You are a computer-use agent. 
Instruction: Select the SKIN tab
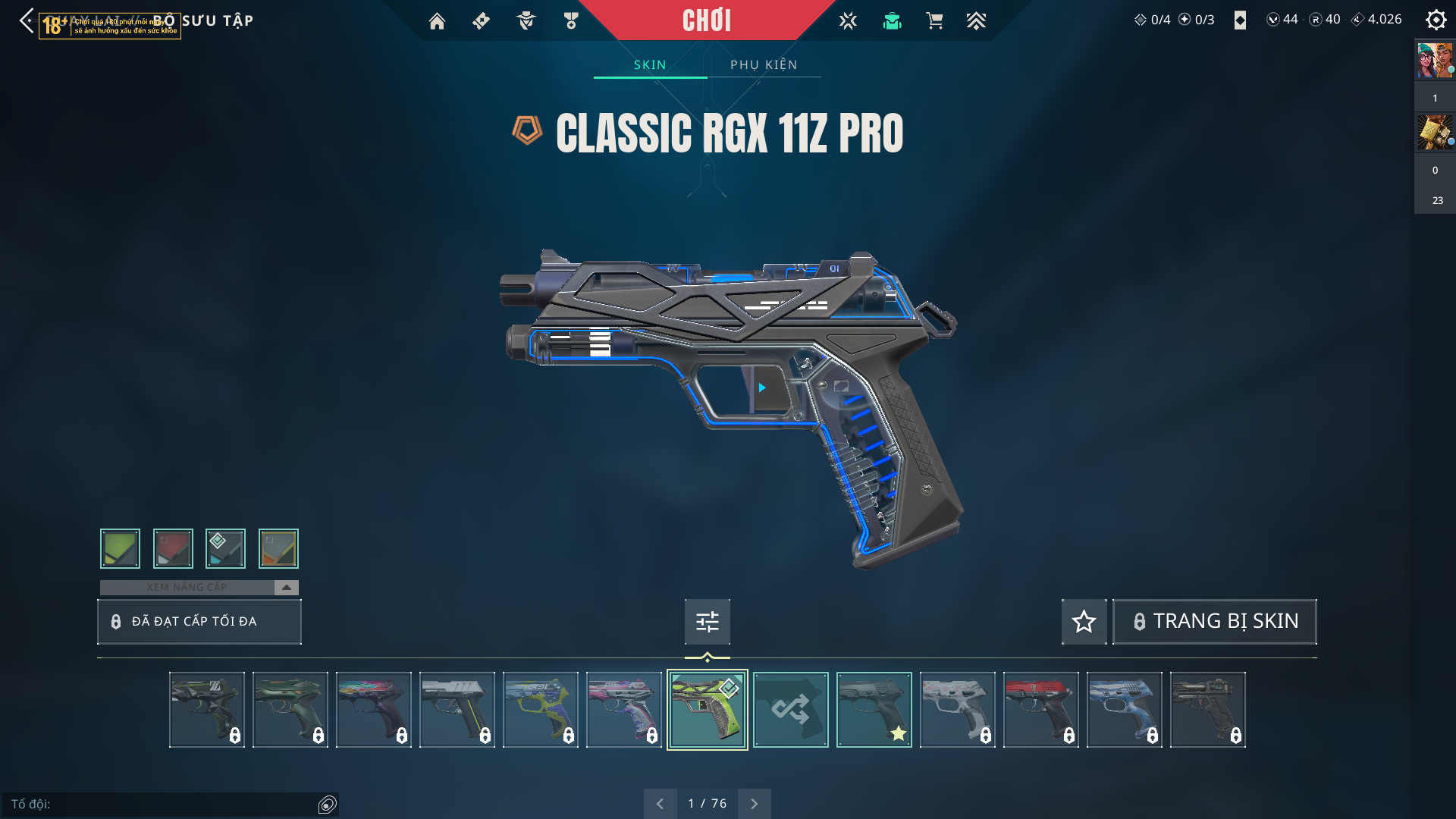(x=650, y=65)
